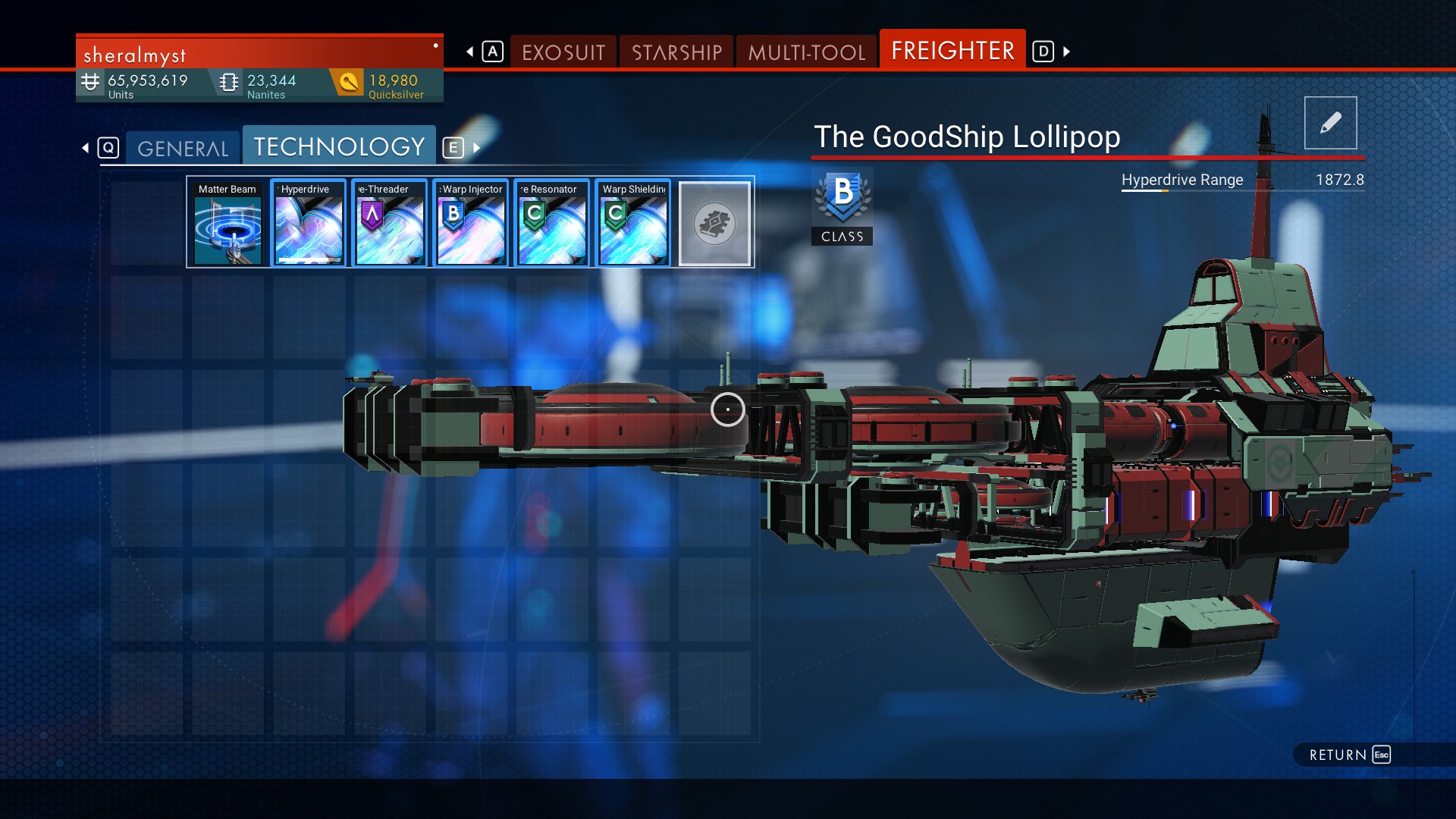
Task: Click the Return button
Action: point(1350,755)
